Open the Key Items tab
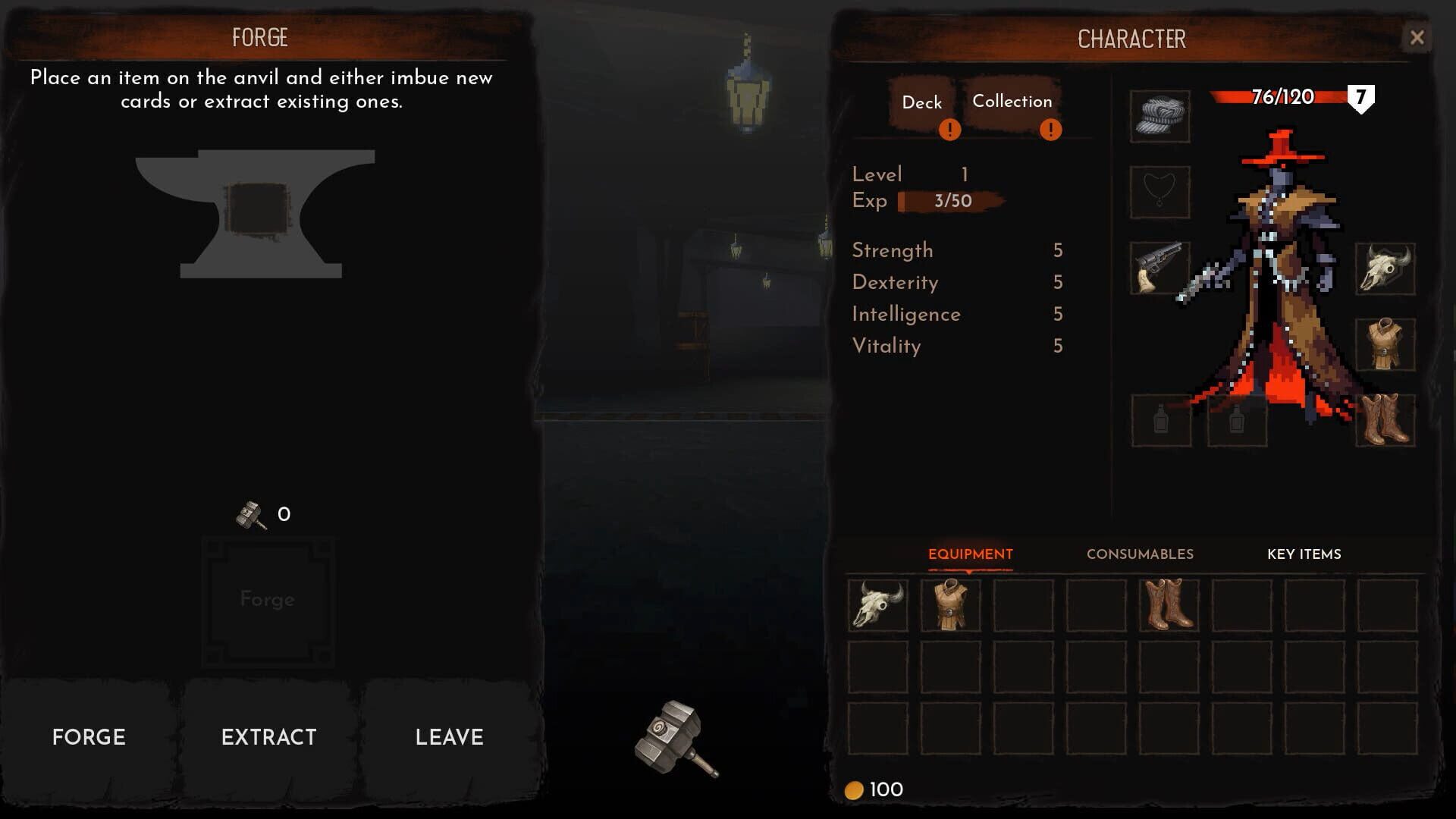 pos(1304,554)
